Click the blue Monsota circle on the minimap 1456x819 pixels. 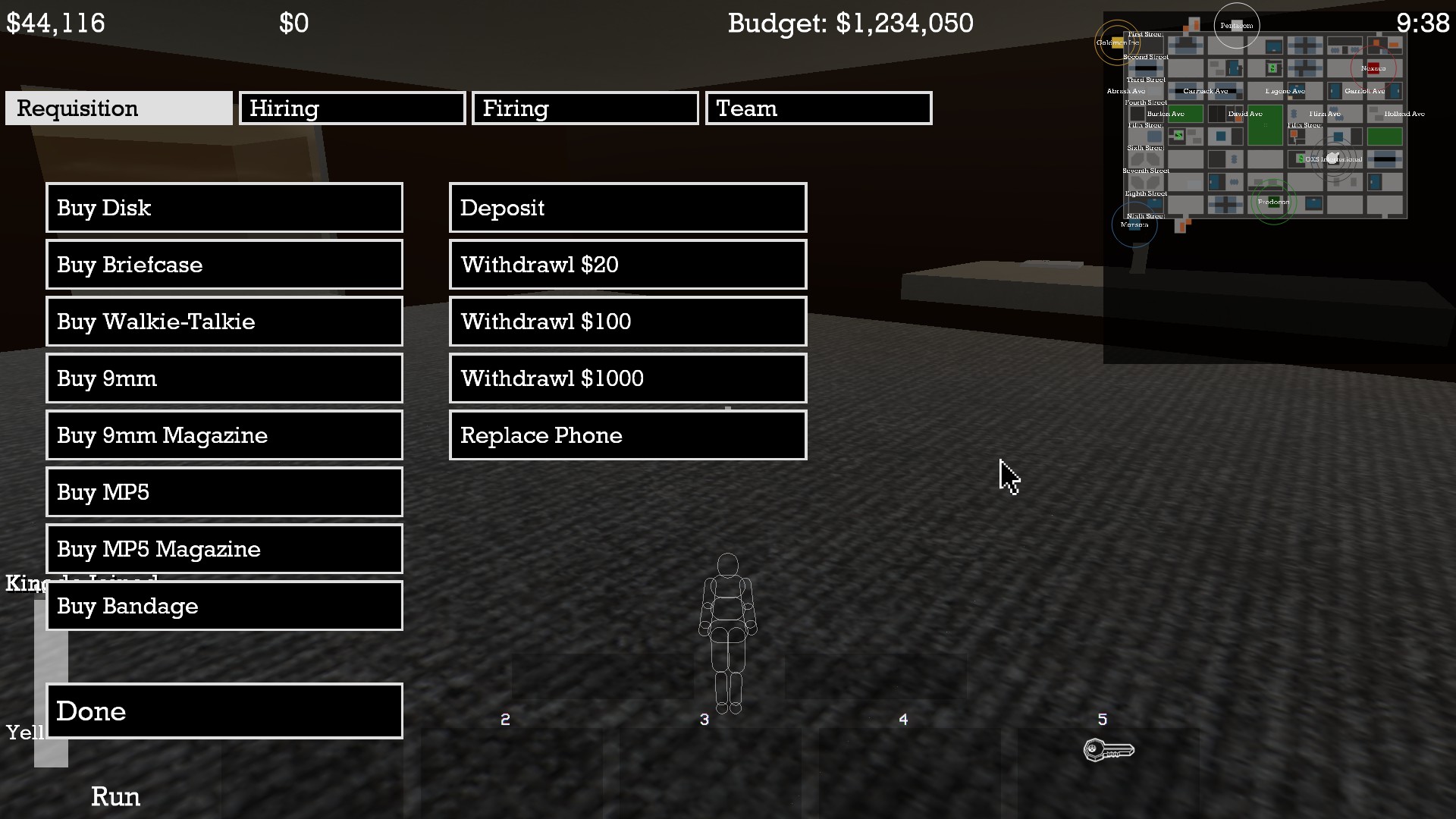1134,224
